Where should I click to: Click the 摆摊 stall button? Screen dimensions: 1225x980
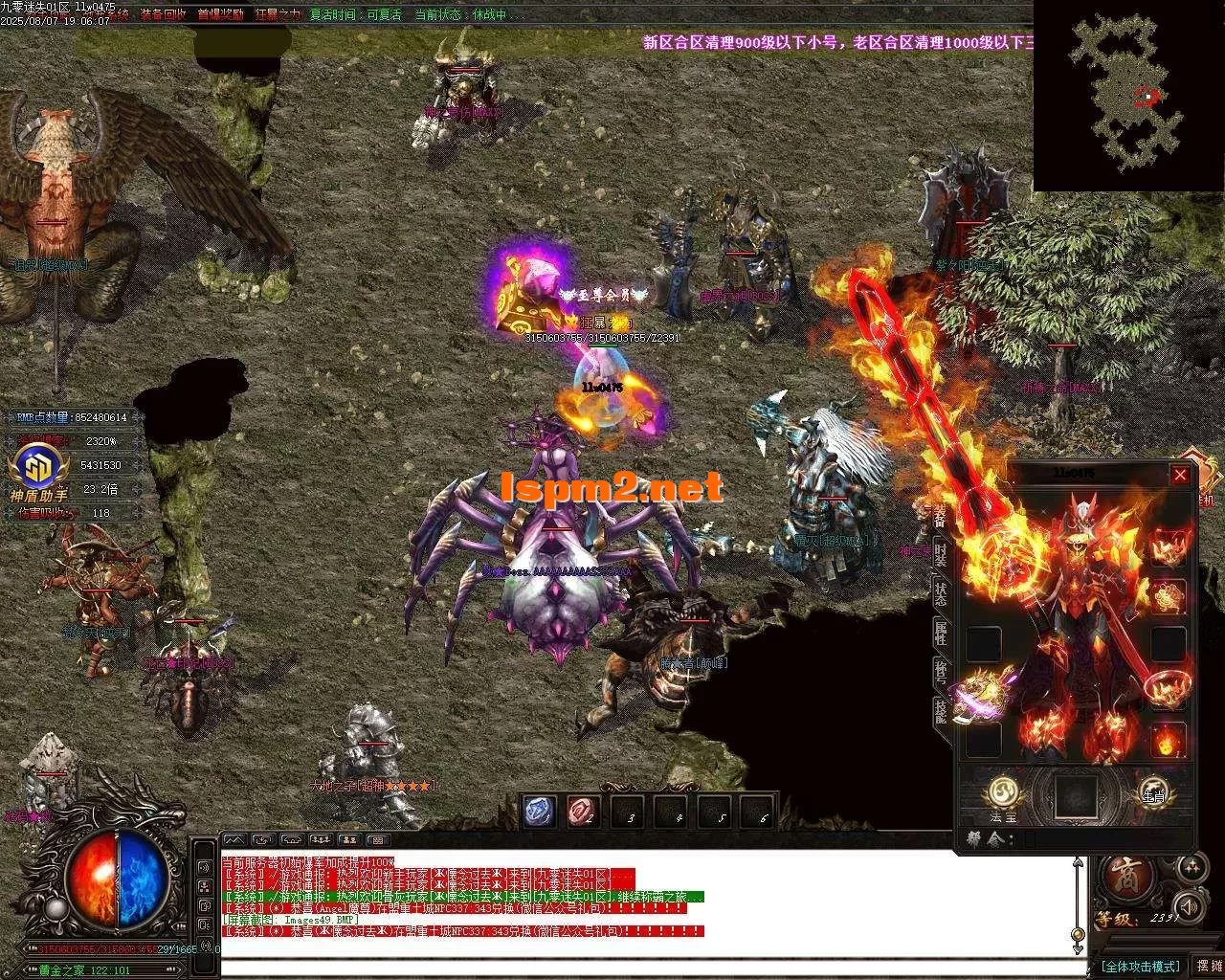point(1208,967)
